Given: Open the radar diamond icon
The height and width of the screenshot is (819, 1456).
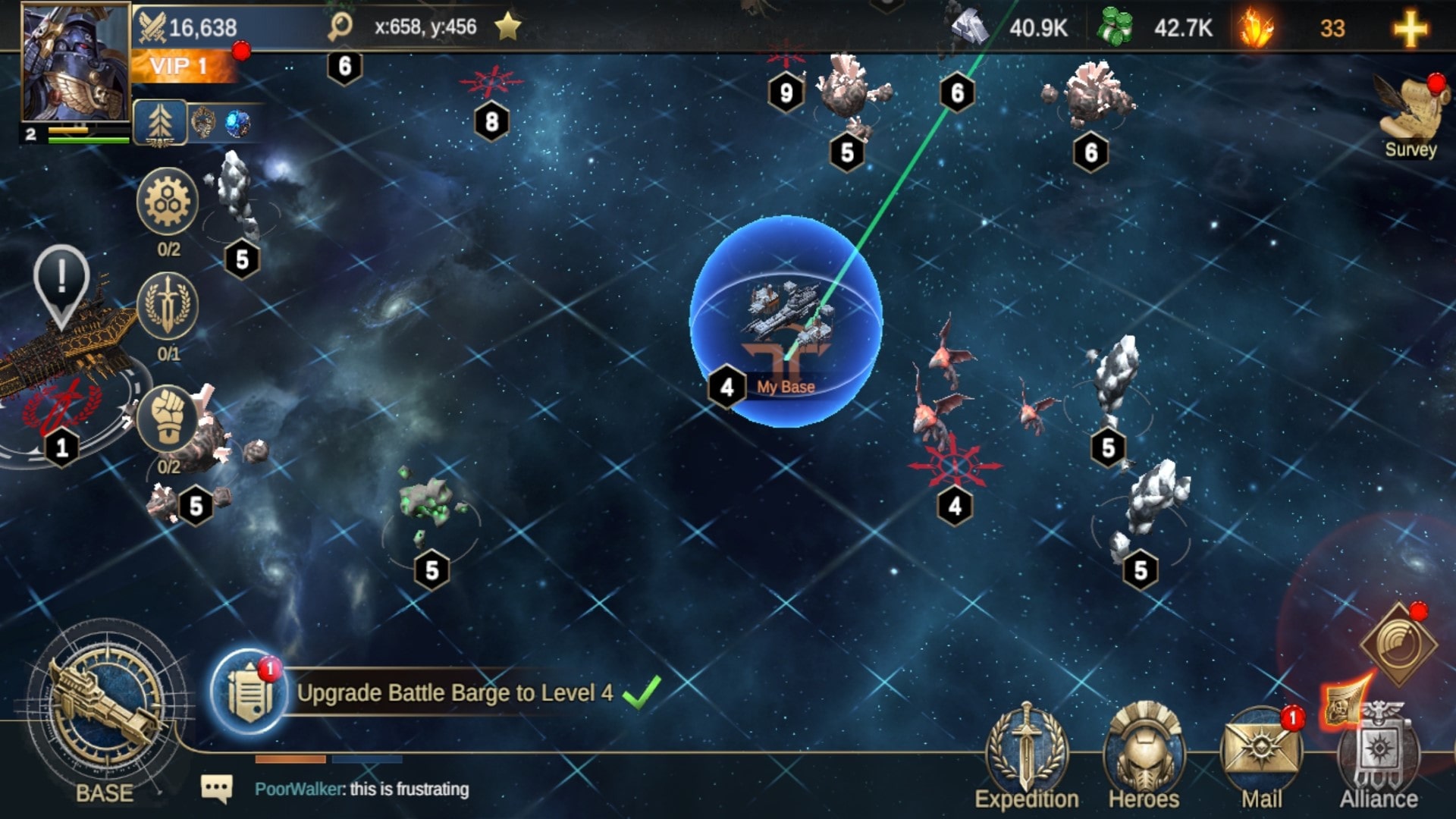Looking at the screenshot, I should (1398, 645).
